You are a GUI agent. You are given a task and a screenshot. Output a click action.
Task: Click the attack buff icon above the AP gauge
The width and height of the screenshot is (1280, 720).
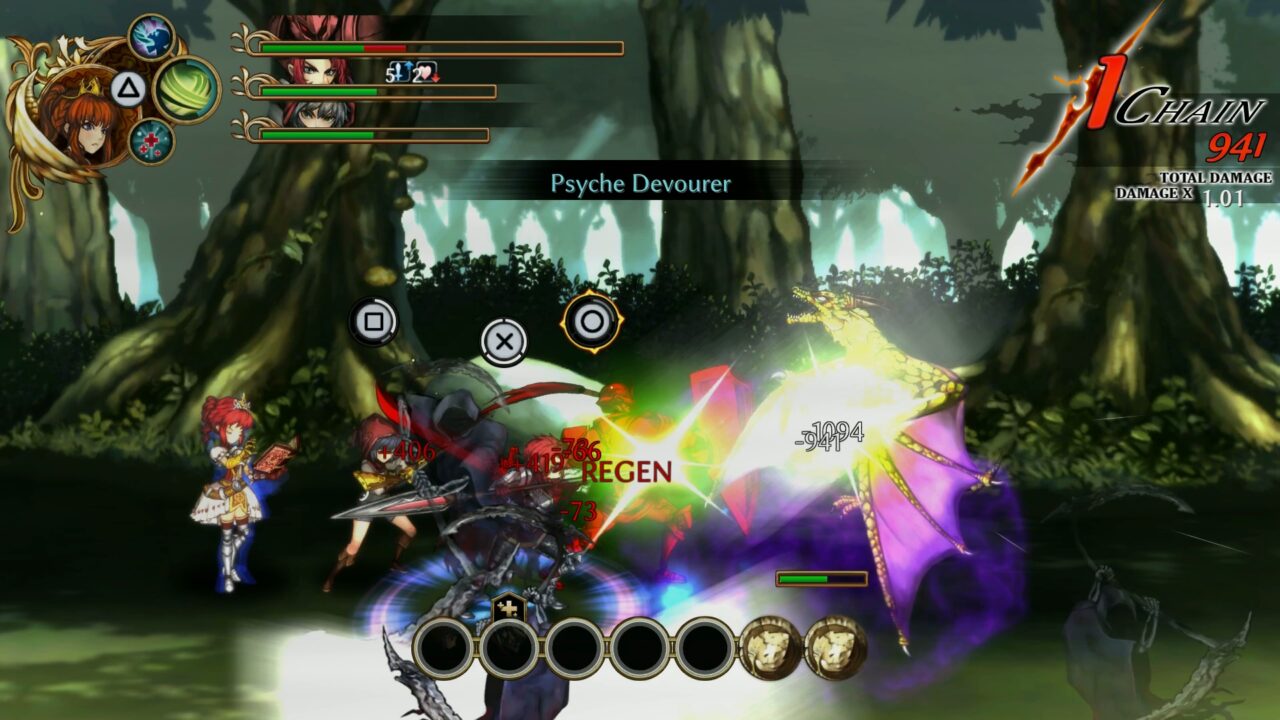507,605
